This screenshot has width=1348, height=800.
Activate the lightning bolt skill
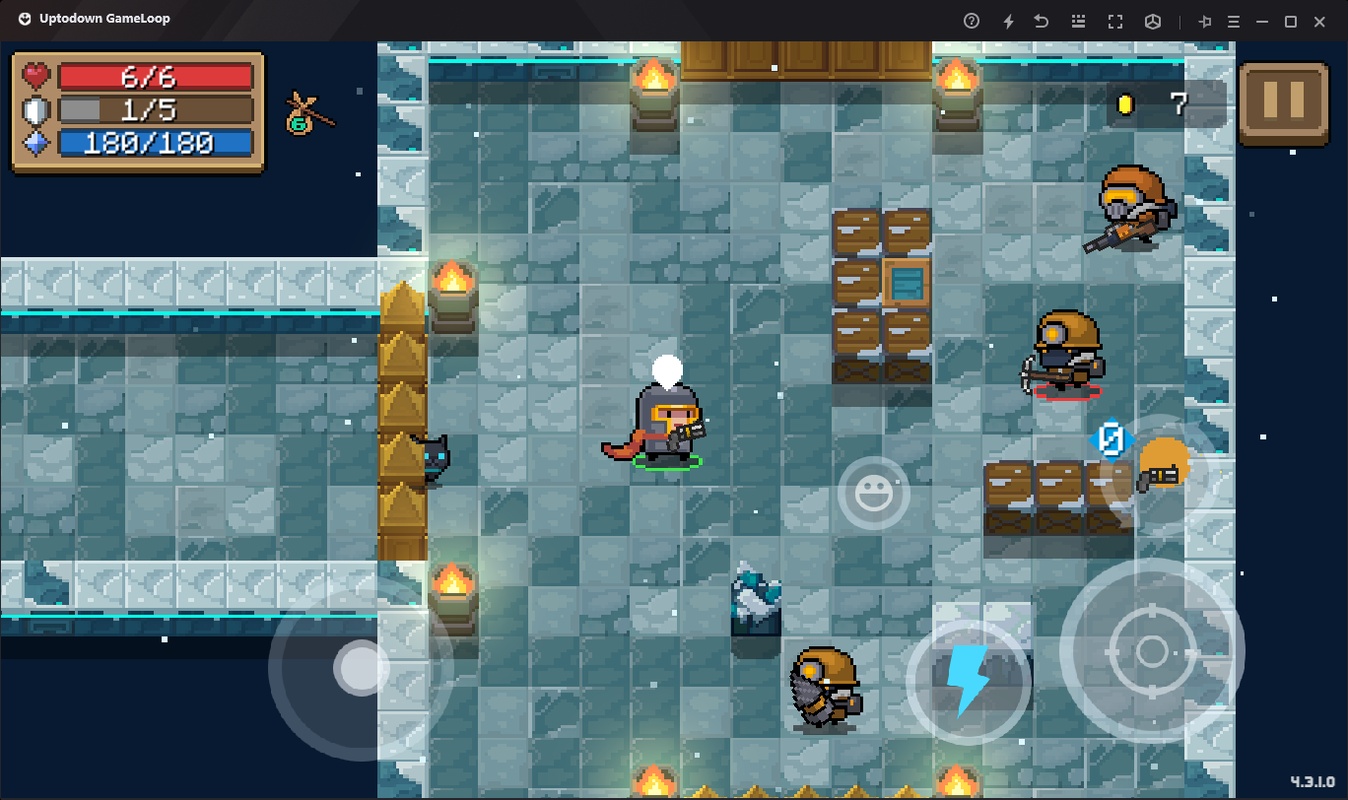pos(967,681)
